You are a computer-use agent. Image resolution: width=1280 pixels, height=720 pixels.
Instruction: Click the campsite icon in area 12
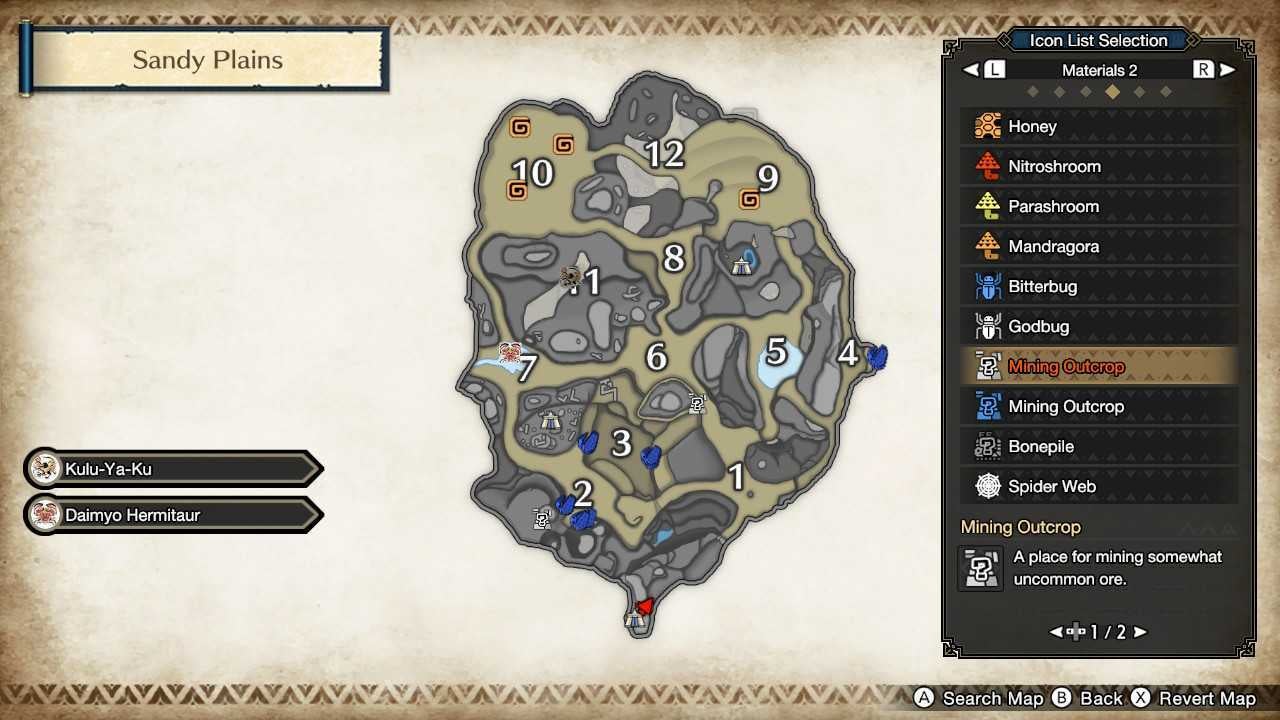pyautogui.click(x=740, y=264)
